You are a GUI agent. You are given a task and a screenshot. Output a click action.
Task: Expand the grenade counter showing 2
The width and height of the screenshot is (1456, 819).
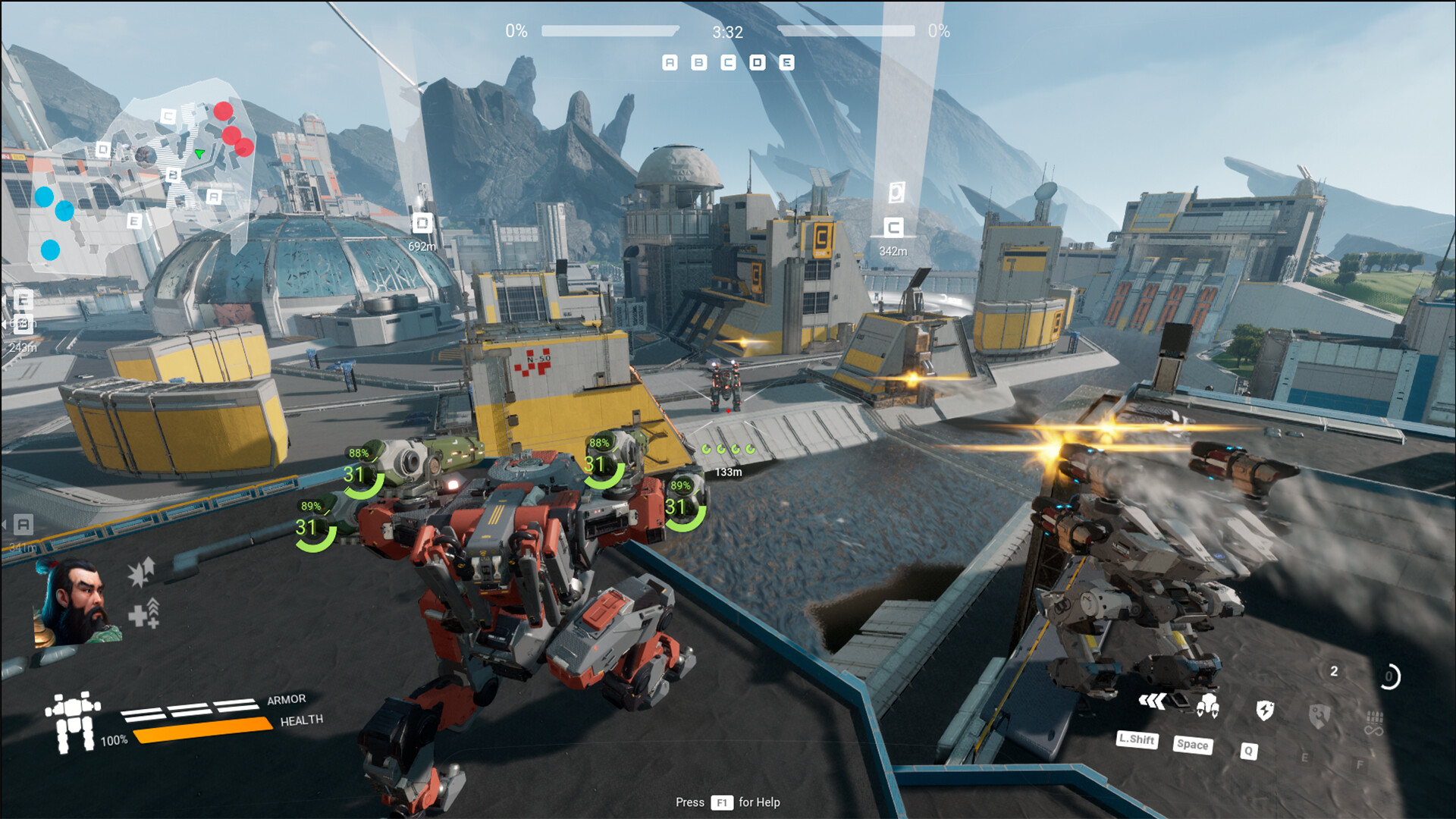[x=1333, y=672]
